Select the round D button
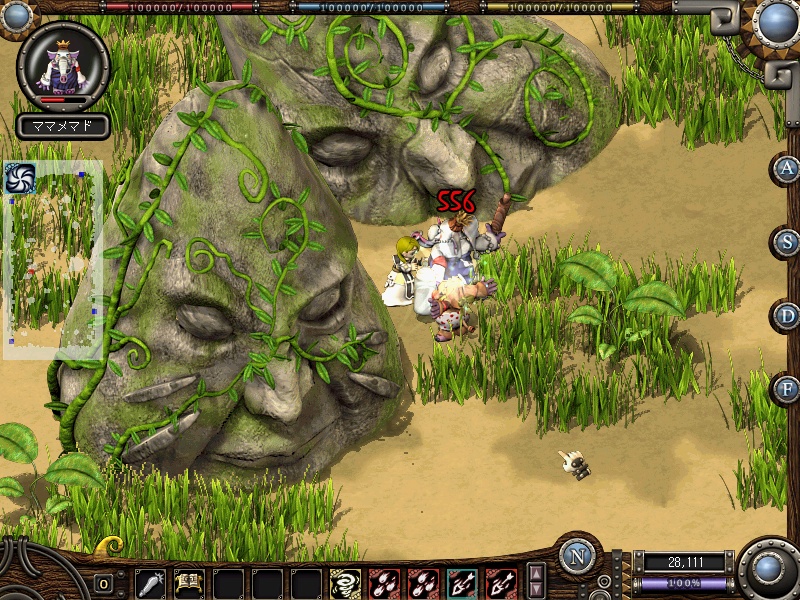Image resolution: width=800 pixels, height=600 pixels. tap(787, 316)
